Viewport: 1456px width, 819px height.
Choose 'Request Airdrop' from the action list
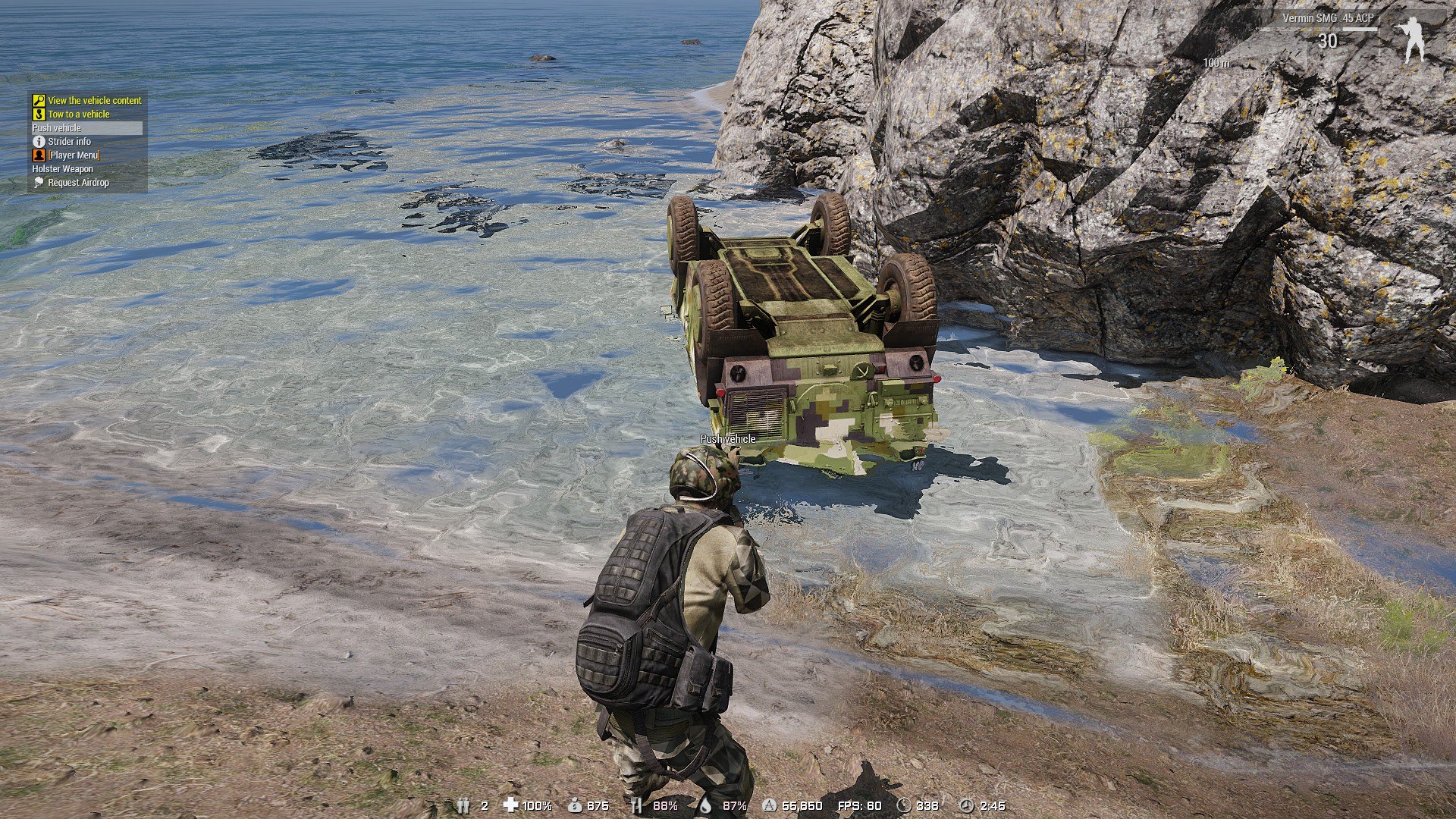click(x=78, y=183)
